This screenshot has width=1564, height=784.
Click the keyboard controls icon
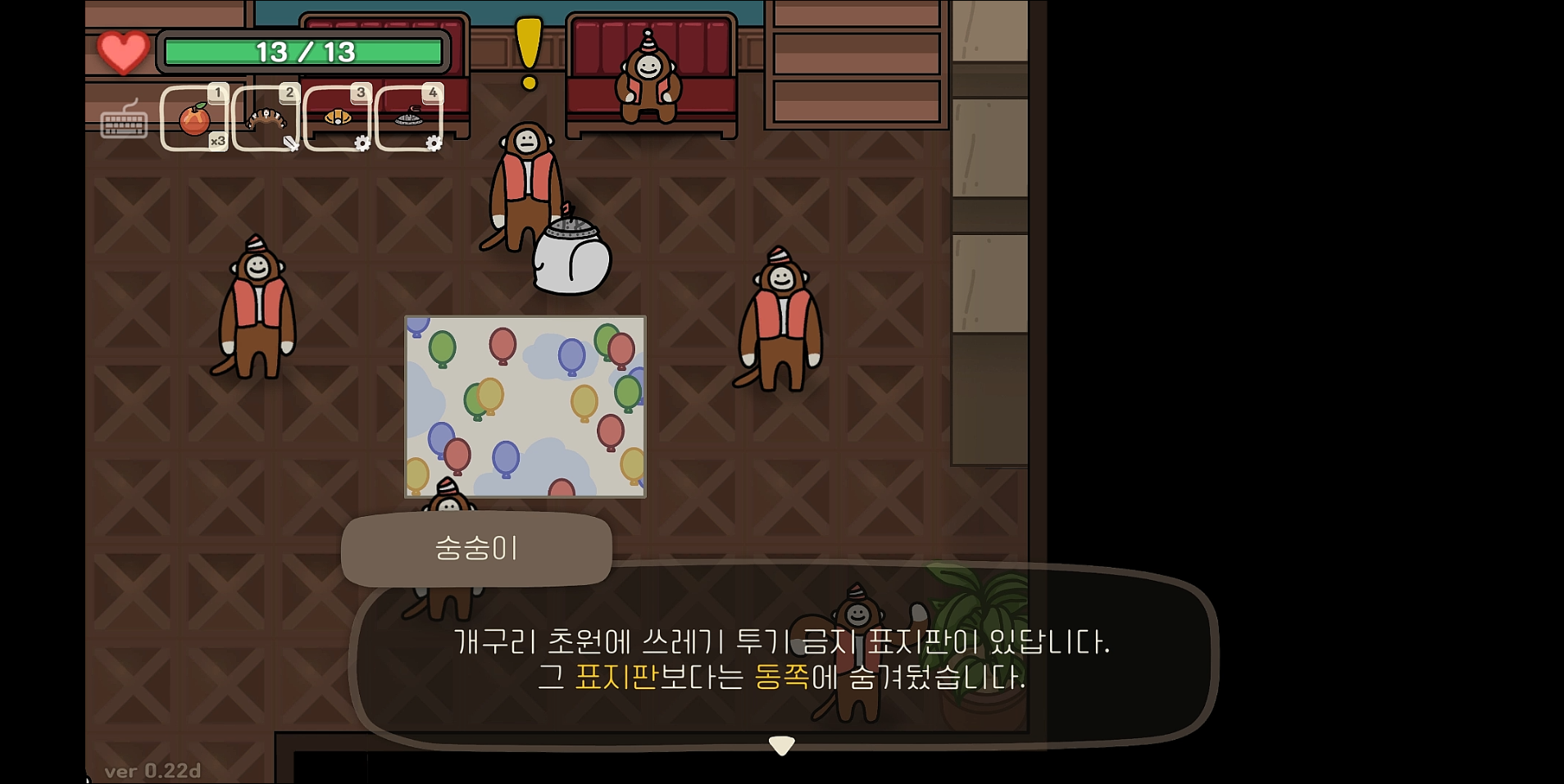[x=123, y=125]
